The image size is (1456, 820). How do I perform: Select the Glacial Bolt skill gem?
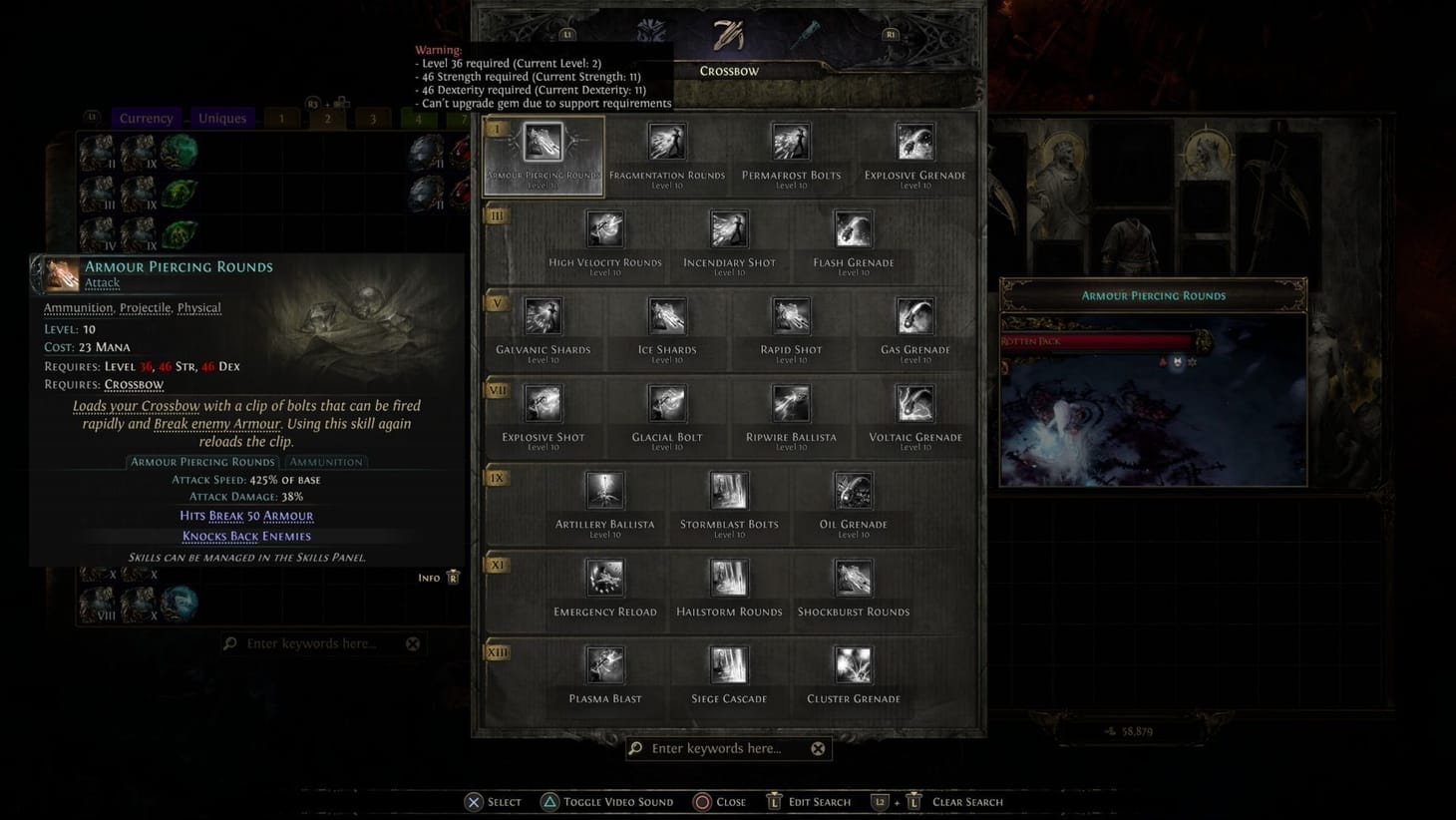point(666,403)
